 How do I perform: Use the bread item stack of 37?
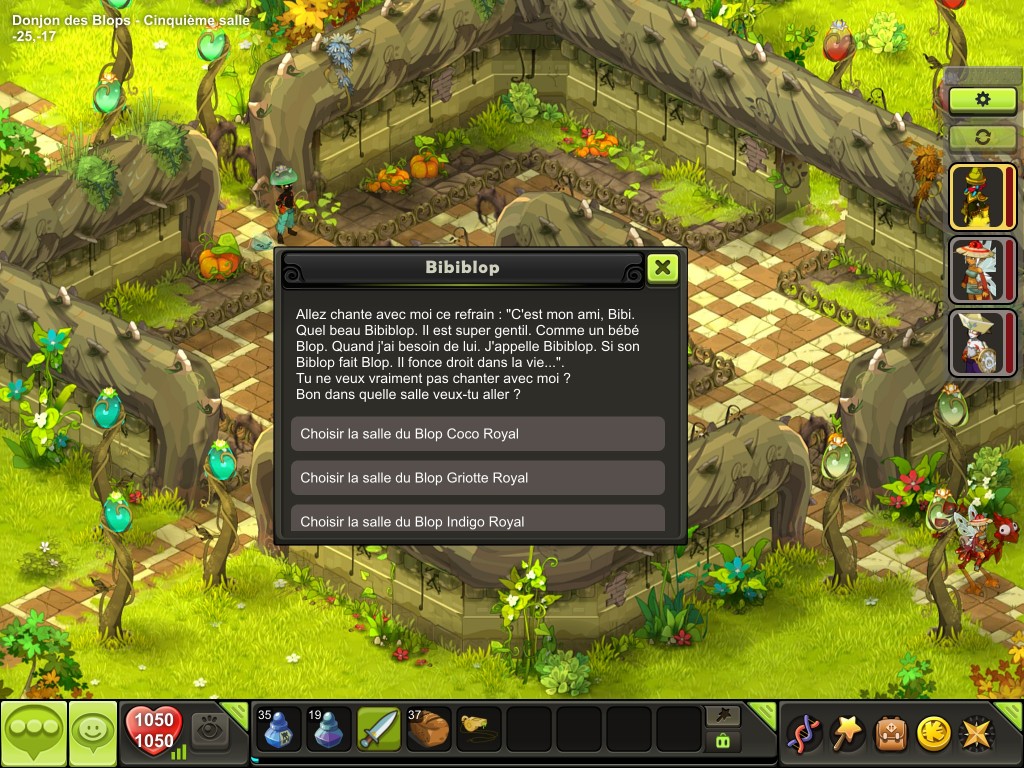pos(429,730)
